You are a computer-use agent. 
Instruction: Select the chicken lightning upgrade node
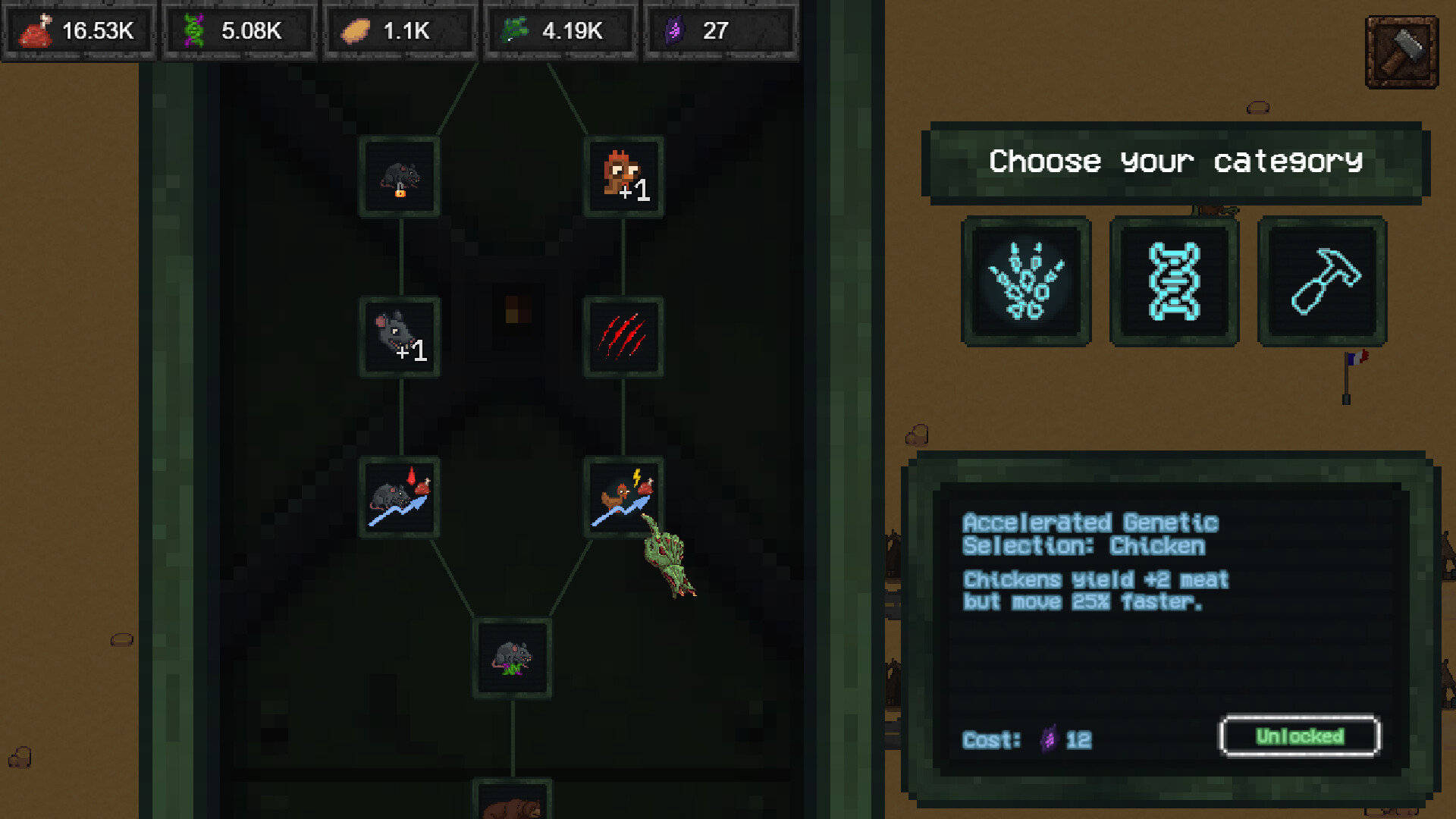coord(624,498)
